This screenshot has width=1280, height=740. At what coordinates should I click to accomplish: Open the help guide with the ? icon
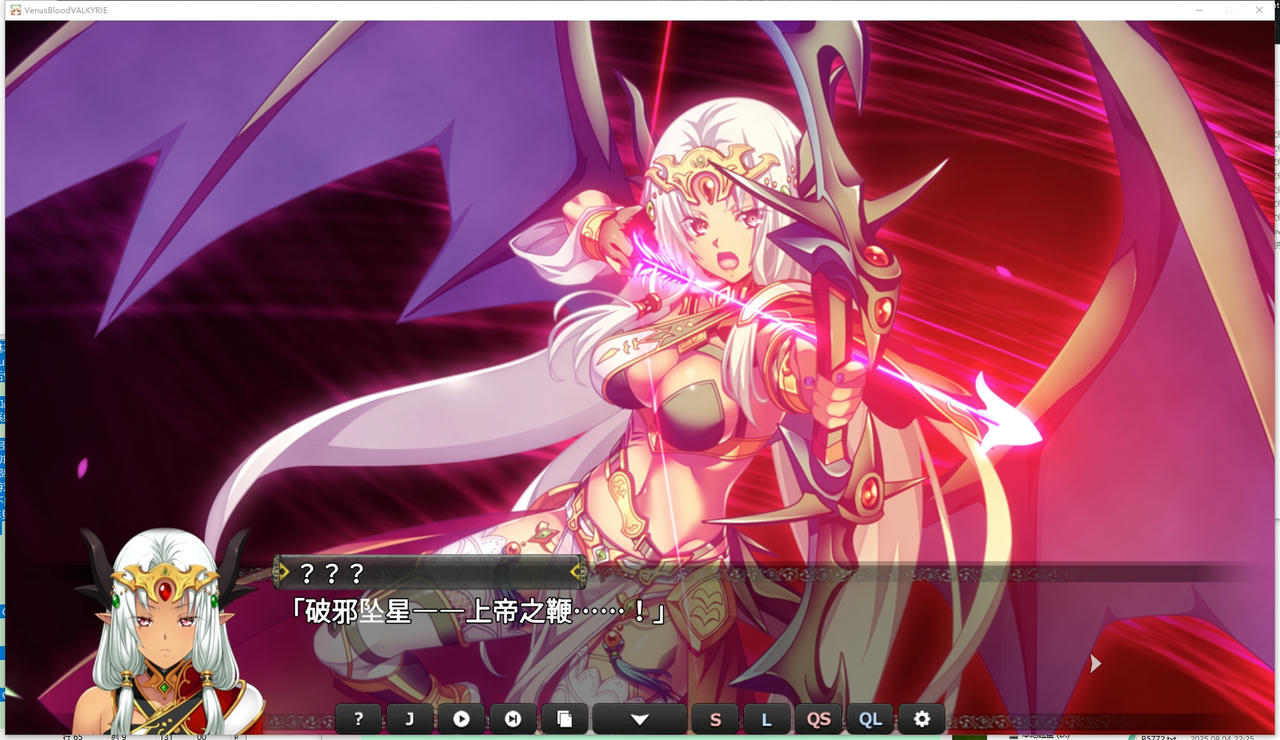pyautogui.click(x=358, y=718)
